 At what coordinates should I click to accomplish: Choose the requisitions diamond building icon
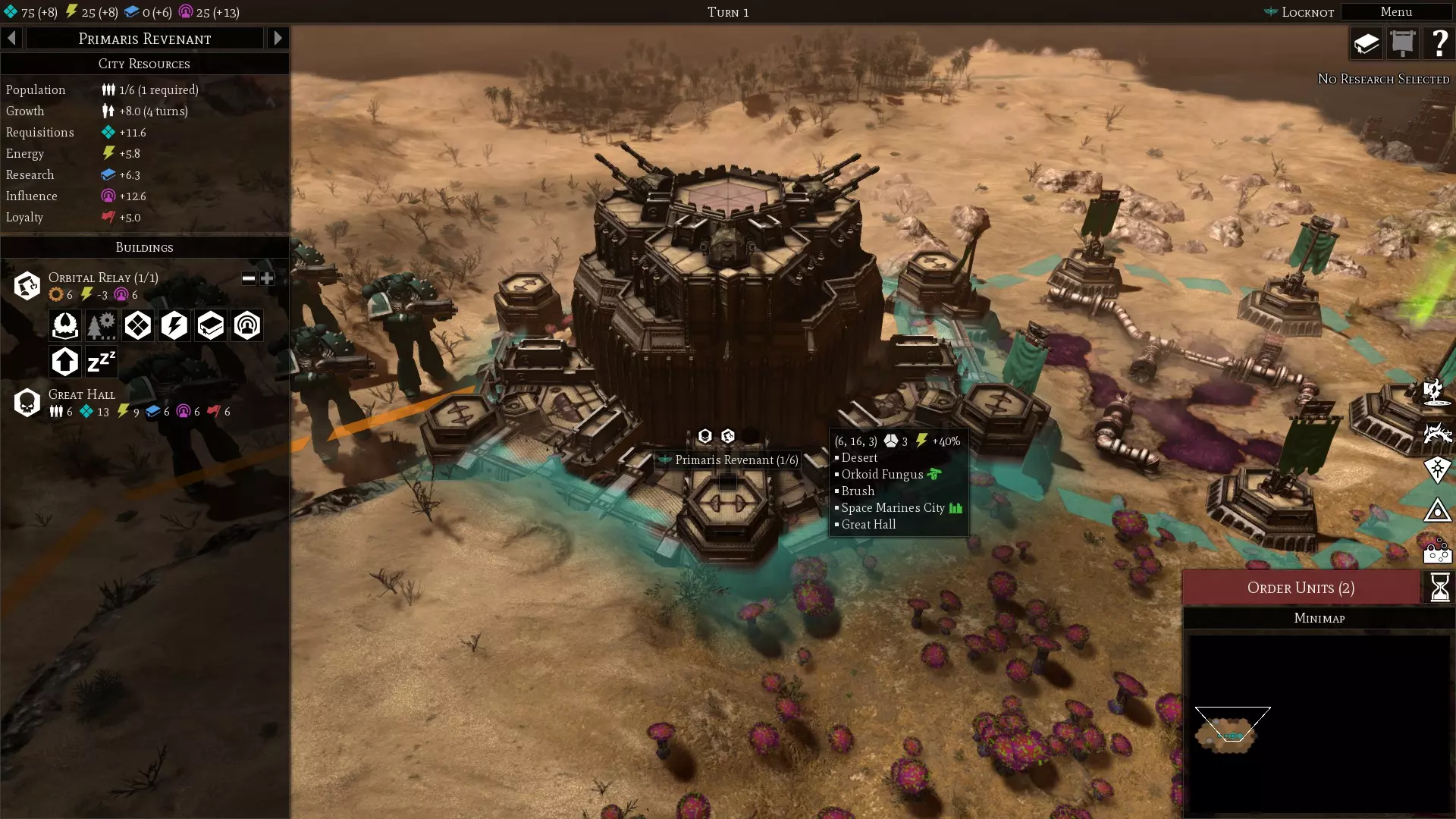click(x=138, y=325)
